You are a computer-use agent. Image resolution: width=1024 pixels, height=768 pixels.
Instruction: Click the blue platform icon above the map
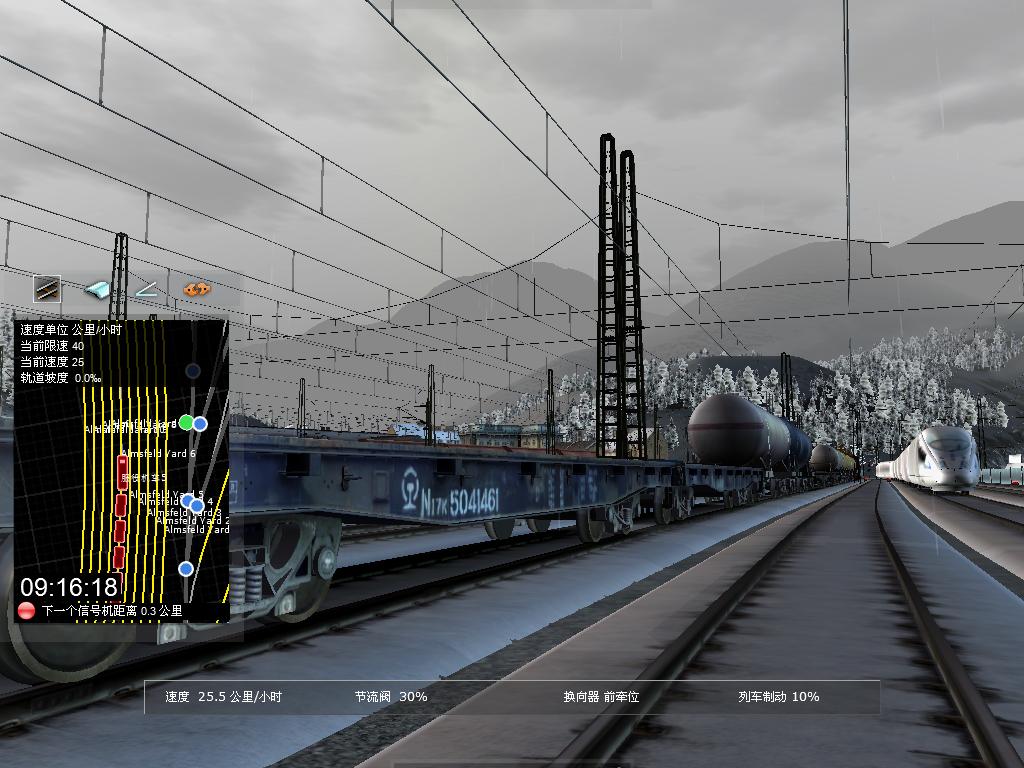pos(97,290)
